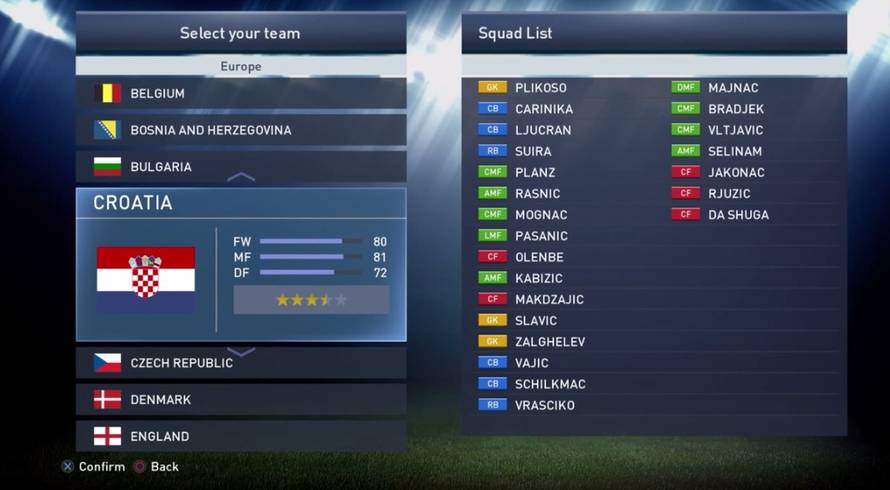Click the down arrow below Croatia
The height and width of the screenshot is (490, 890).
point(241,352)
